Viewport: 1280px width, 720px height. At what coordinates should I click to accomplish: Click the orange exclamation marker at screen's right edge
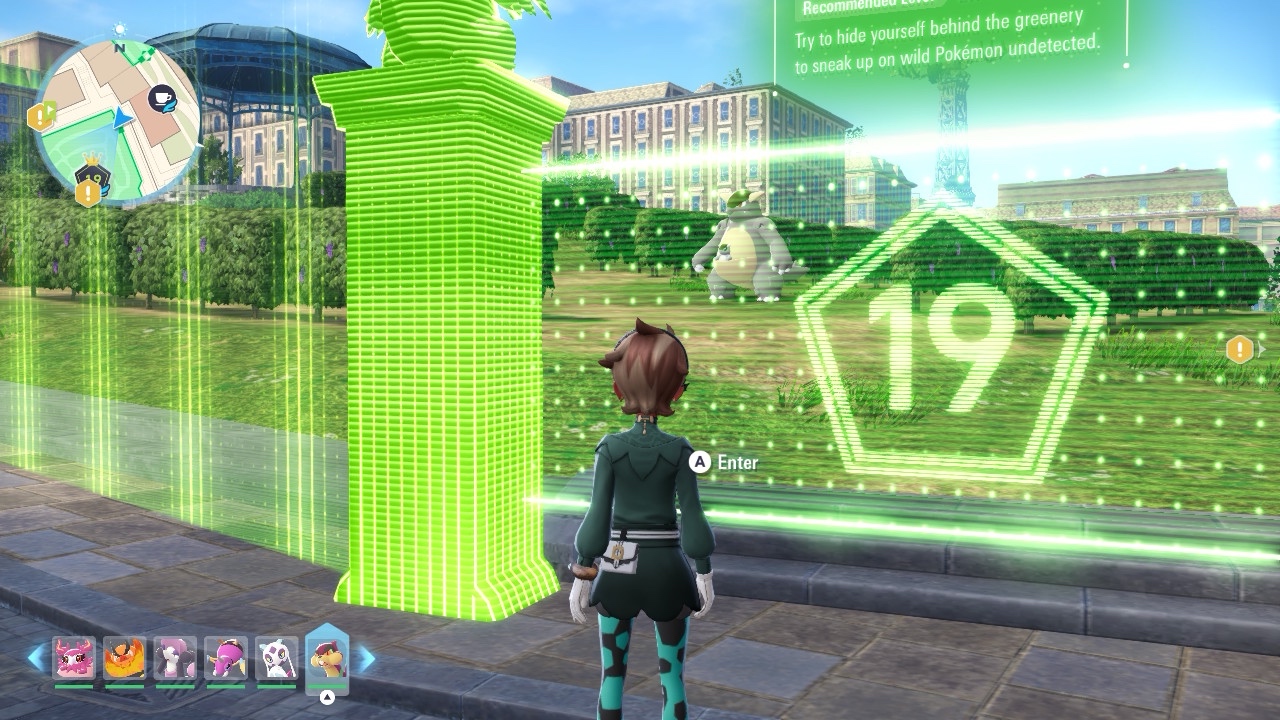tap(1240, 349)
